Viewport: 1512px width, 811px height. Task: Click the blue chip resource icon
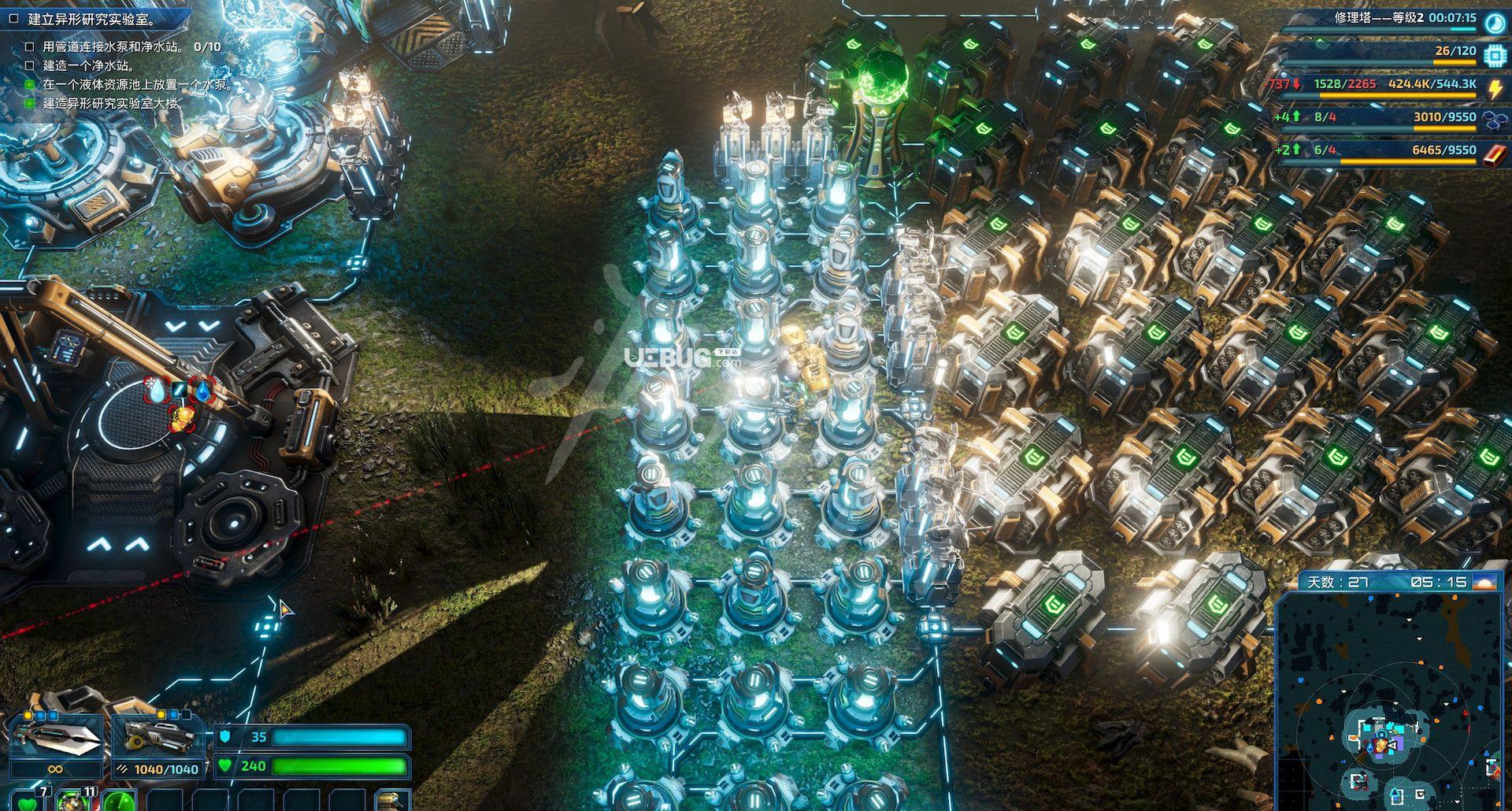(1494, 54)
